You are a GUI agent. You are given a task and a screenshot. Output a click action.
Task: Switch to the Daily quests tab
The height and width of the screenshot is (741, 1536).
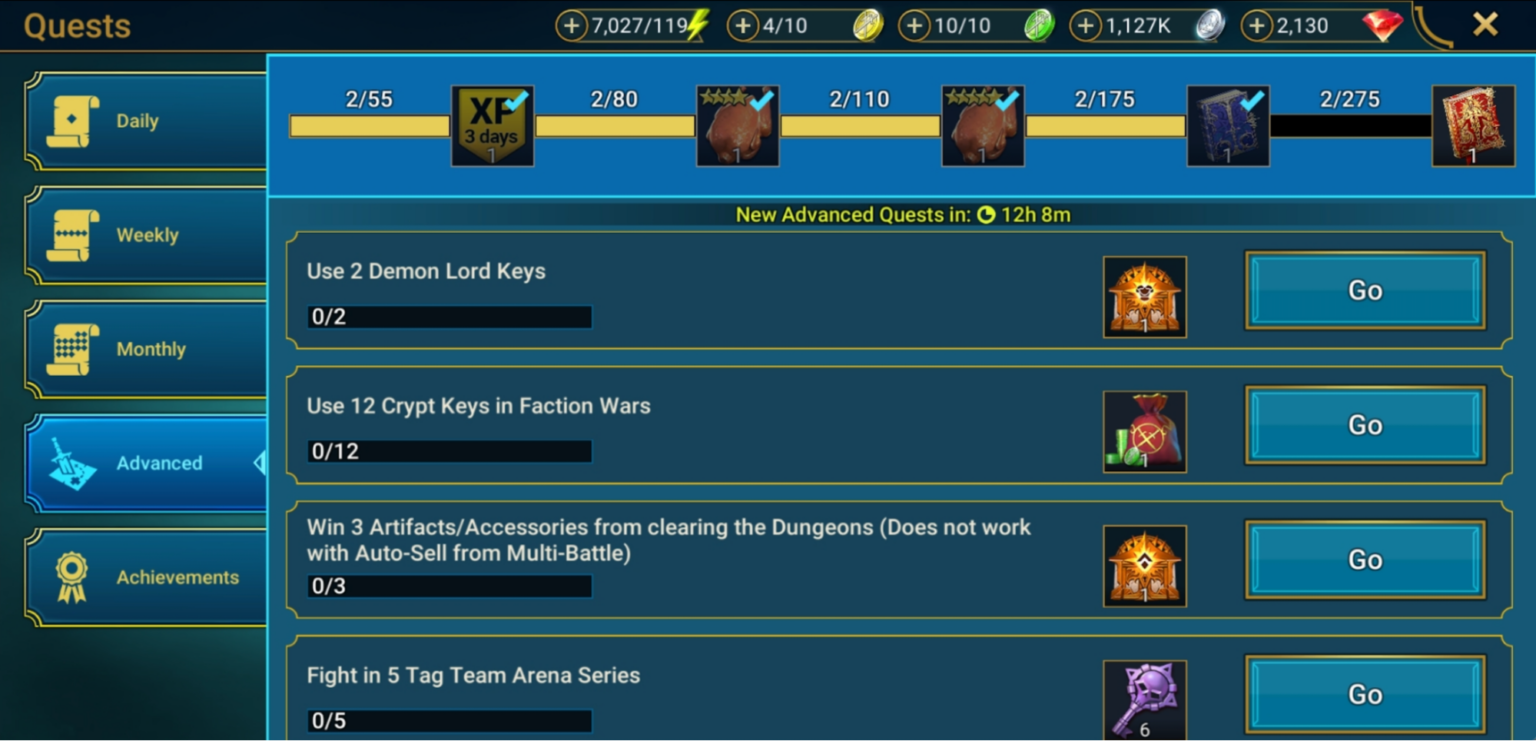pos(140,120)
